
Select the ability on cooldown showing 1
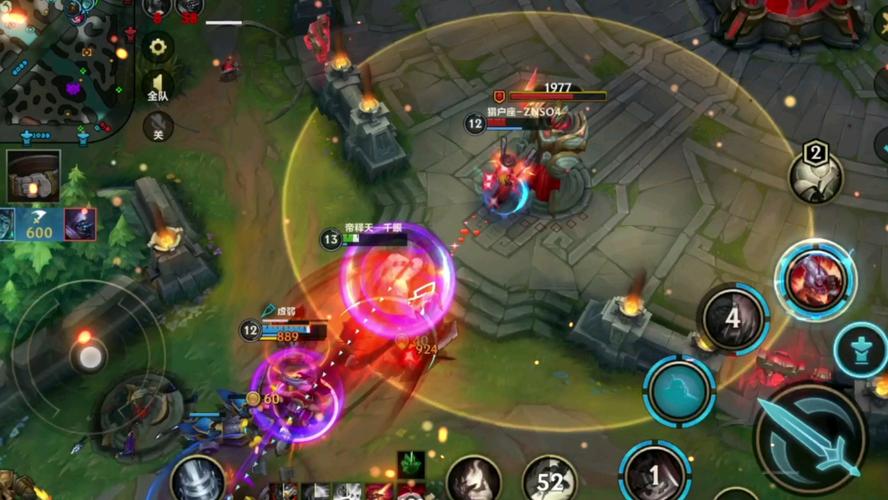coord(654,473)
